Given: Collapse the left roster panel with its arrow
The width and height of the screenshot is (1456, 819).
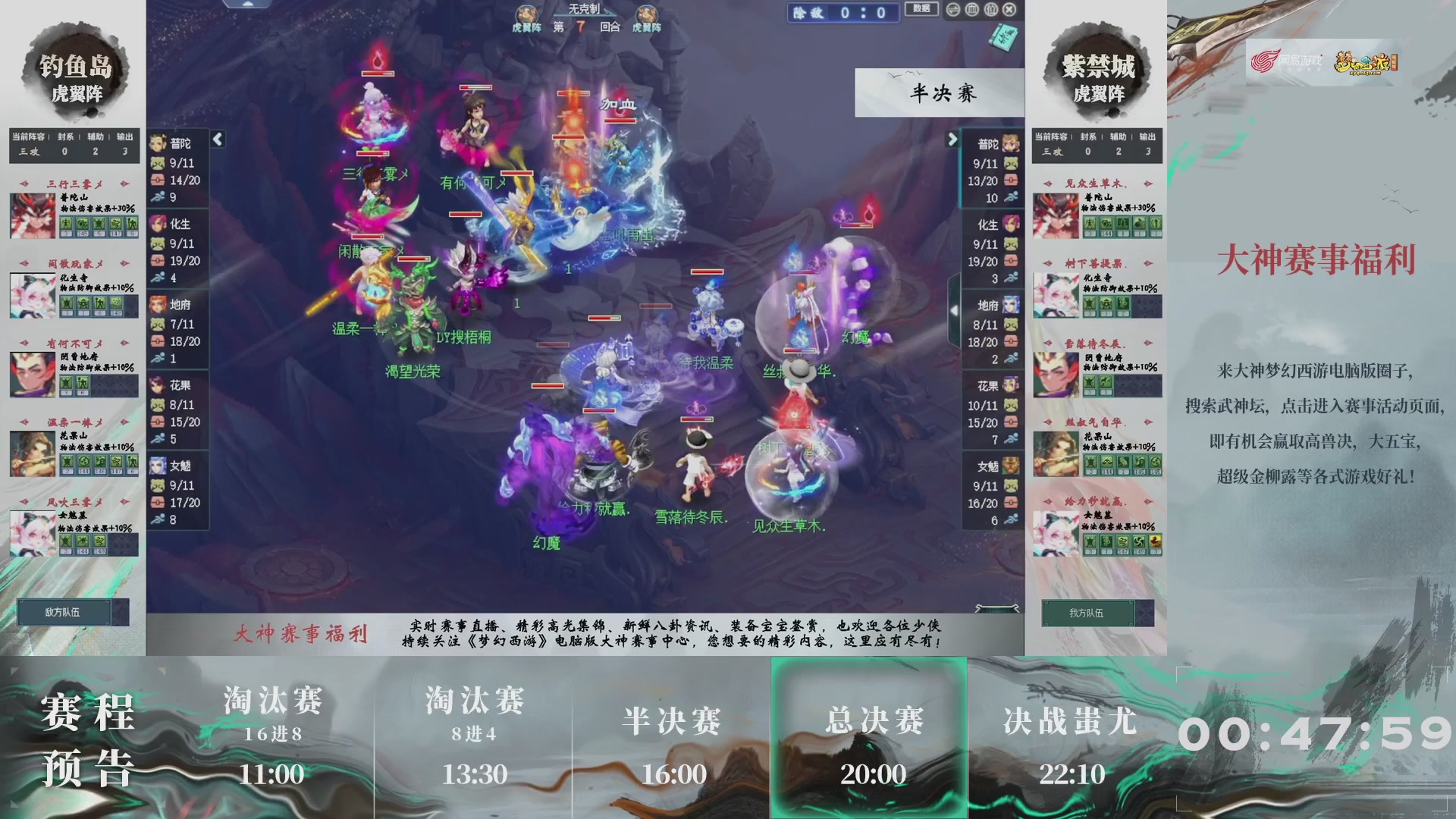Looking at the screenshot, I should coord(218,140).
